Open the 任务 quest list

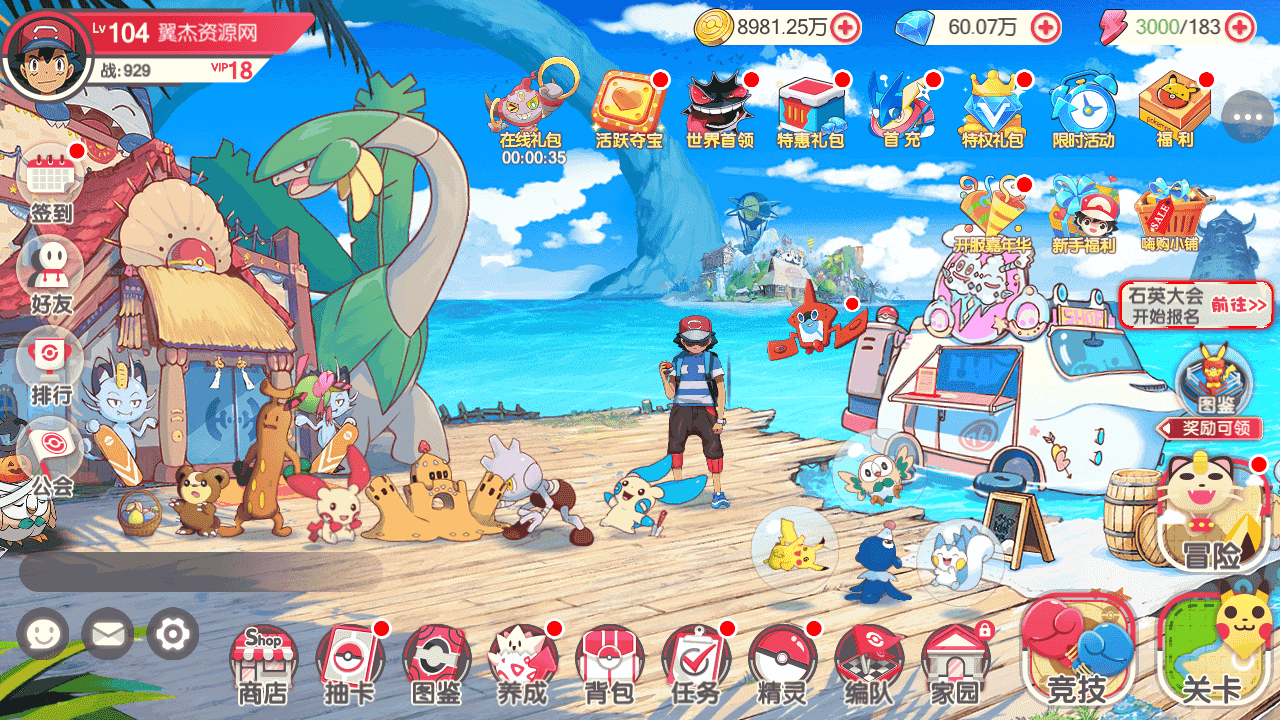[x=695, y=662]
